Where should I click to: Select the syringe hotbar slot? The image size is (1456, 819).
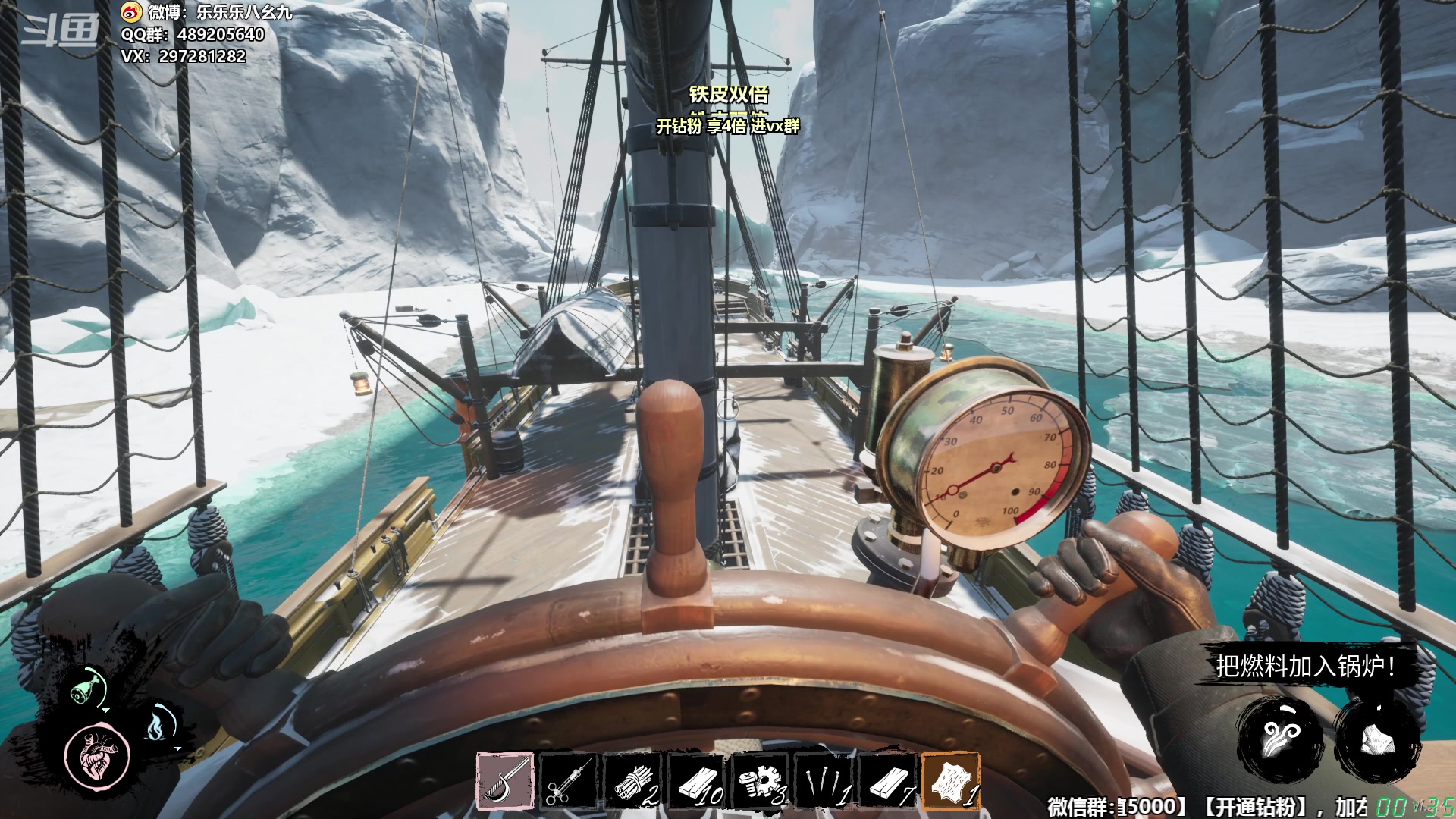point(567,782)
